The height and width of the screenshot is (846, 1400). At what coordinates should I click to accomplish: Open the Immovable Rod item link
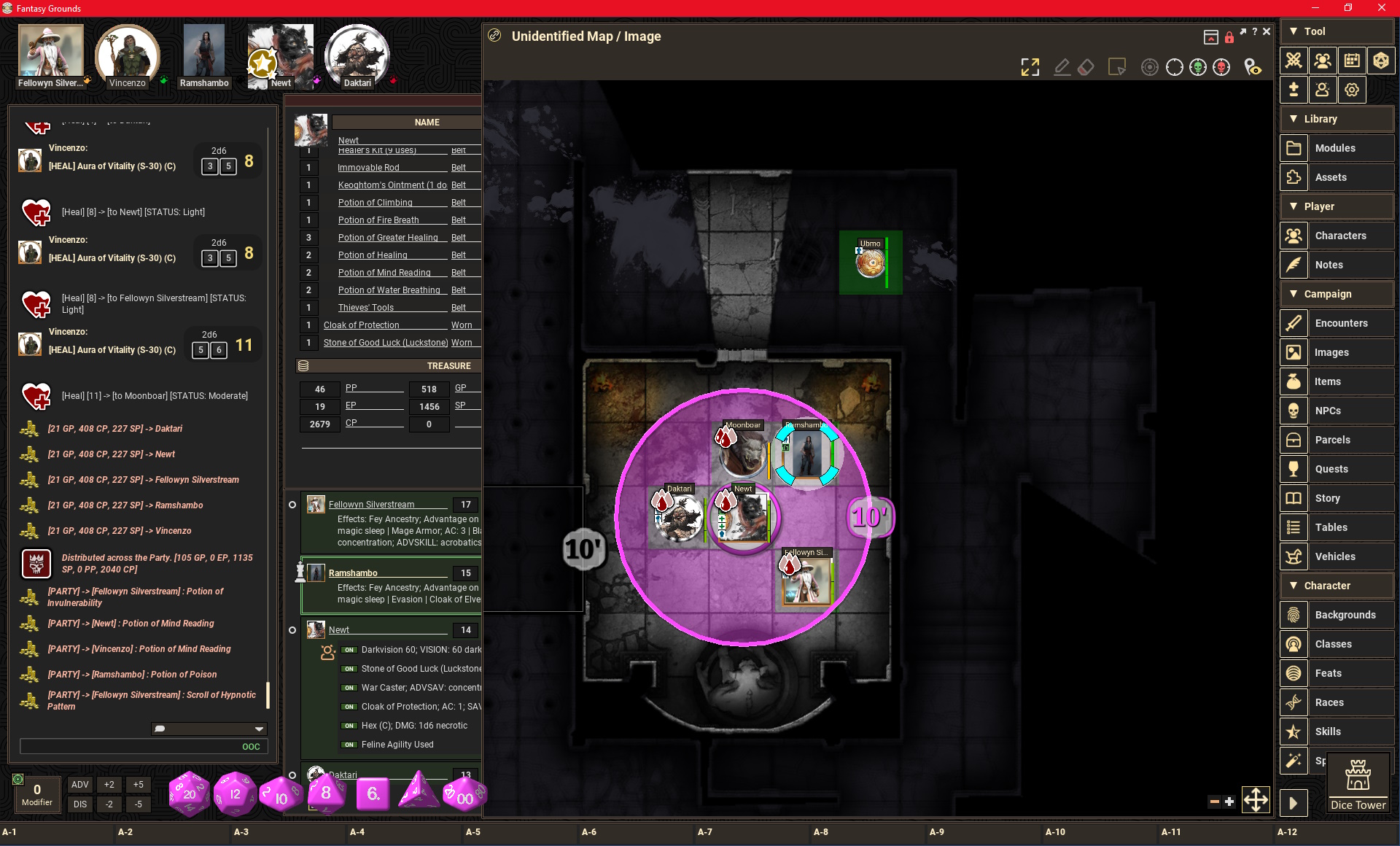(368, 168)
